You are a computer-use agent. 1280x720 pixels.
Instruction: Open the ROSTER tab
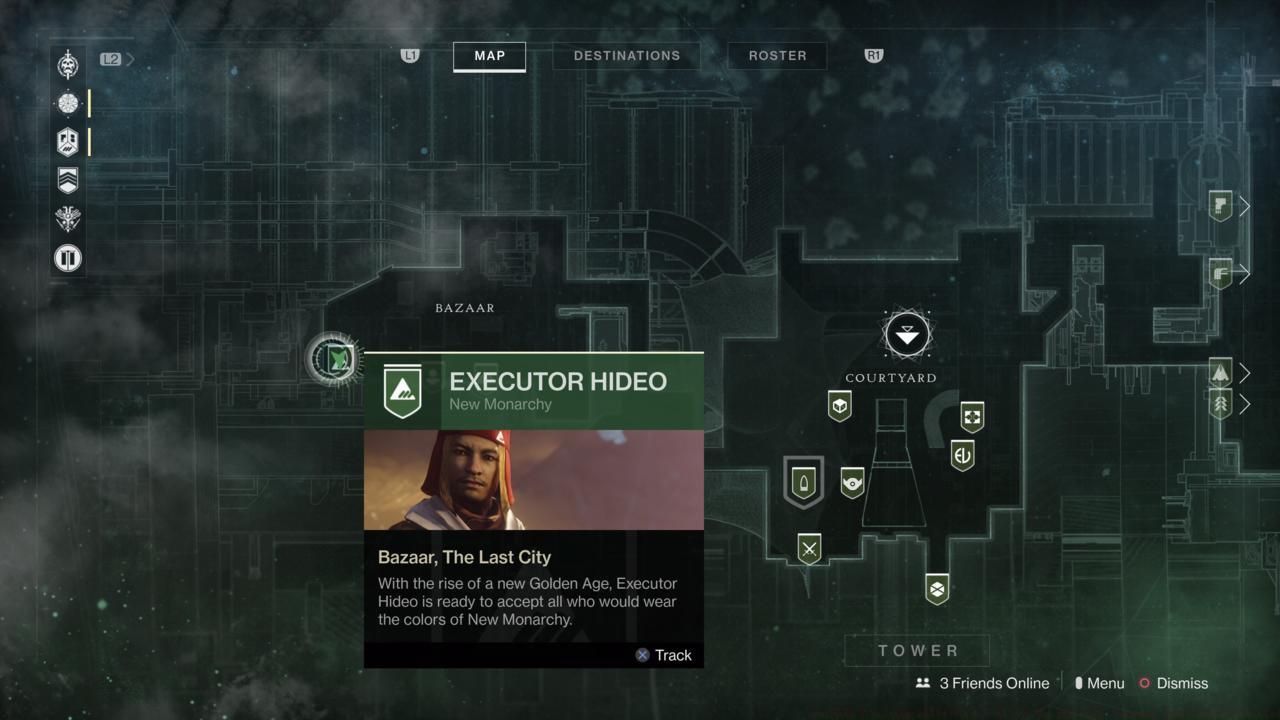pyautogui.click(x=777, y=56)
